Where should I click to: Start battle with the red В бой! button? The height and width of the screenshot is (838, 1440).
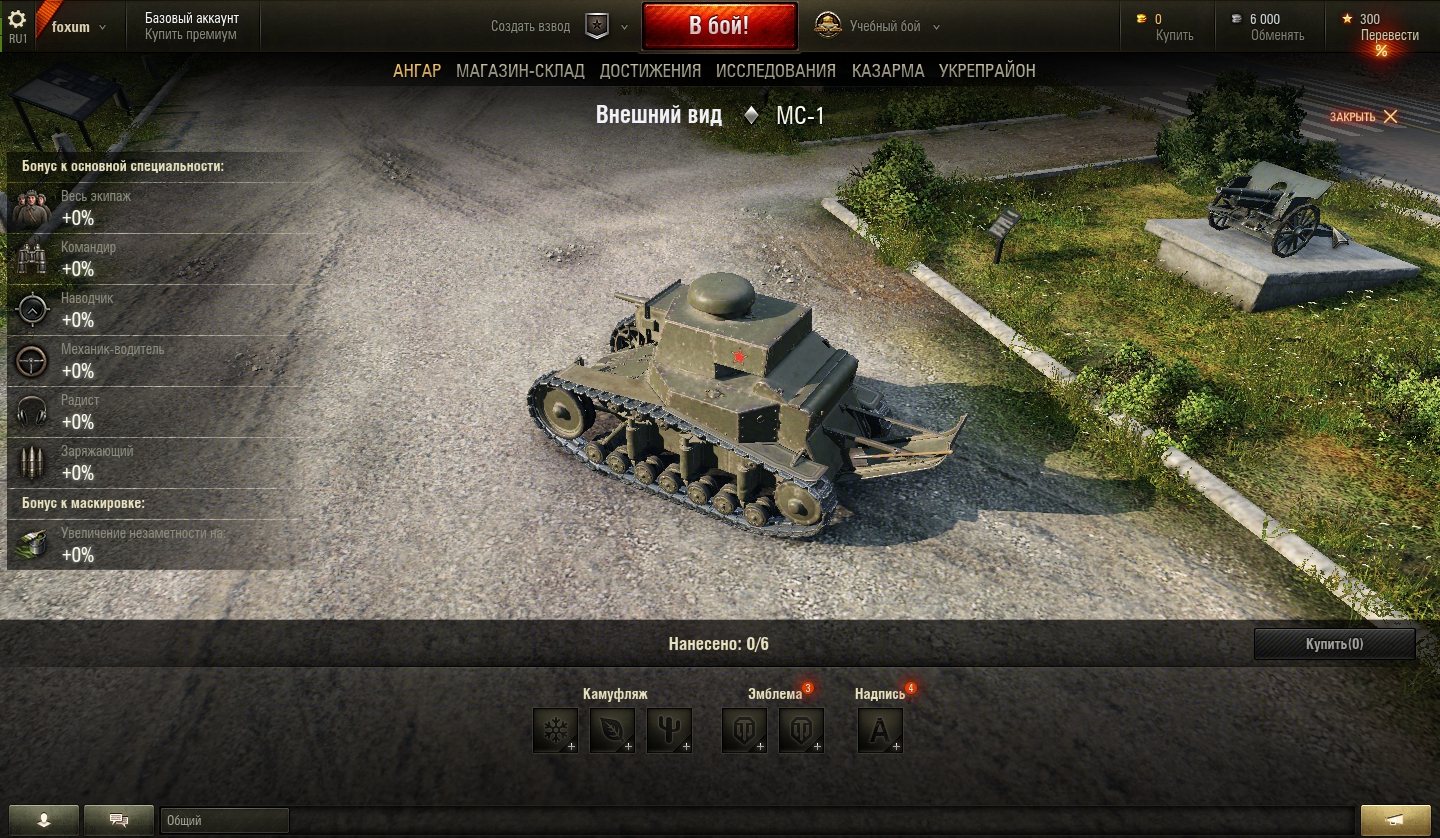click(719, 26)
